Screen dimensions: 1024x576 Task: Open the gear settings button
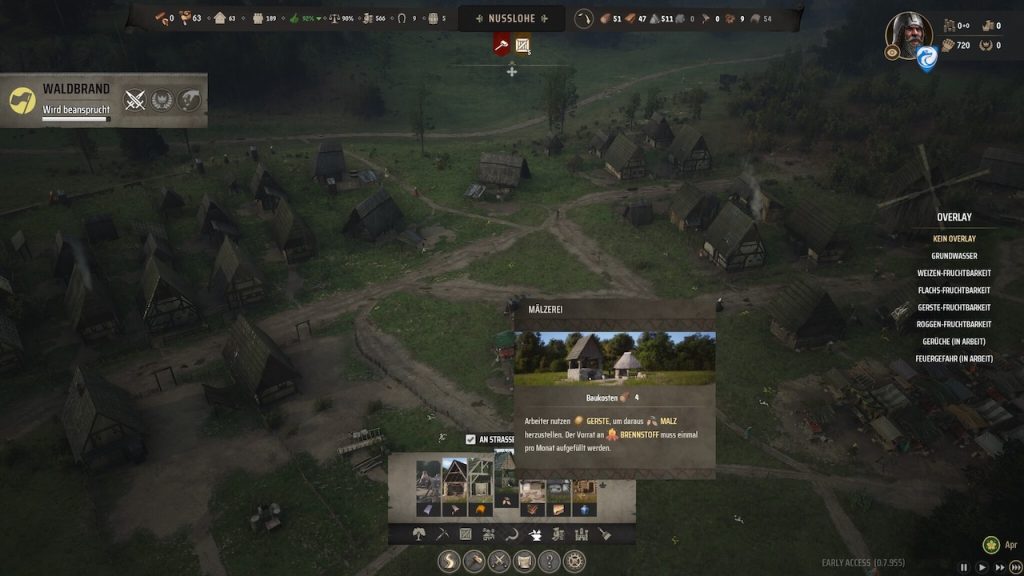[x=573, y=561]
